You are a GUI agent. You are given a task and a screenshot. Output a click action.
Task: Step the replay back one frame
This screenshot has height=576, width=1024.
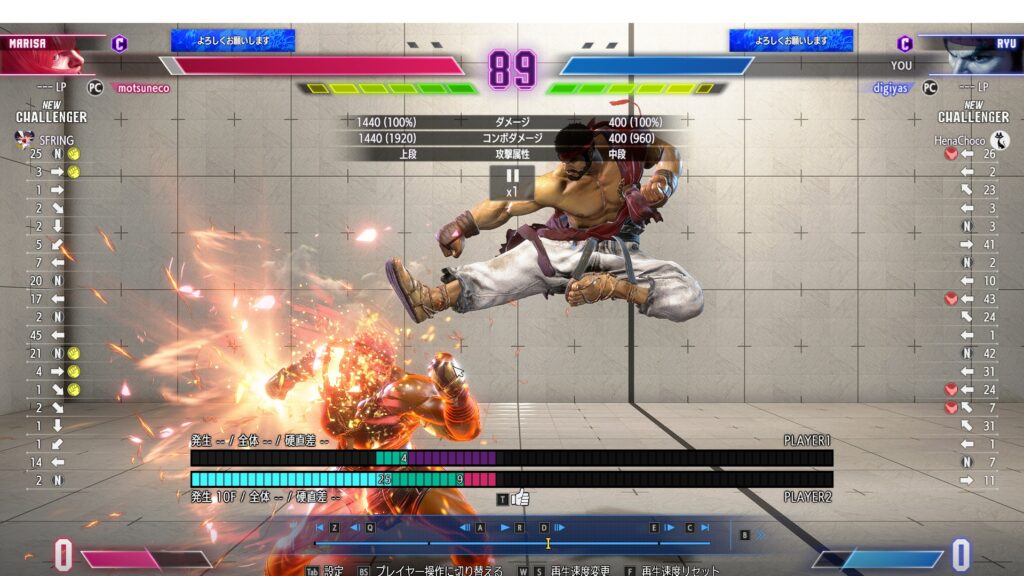[x=465, y=527]
